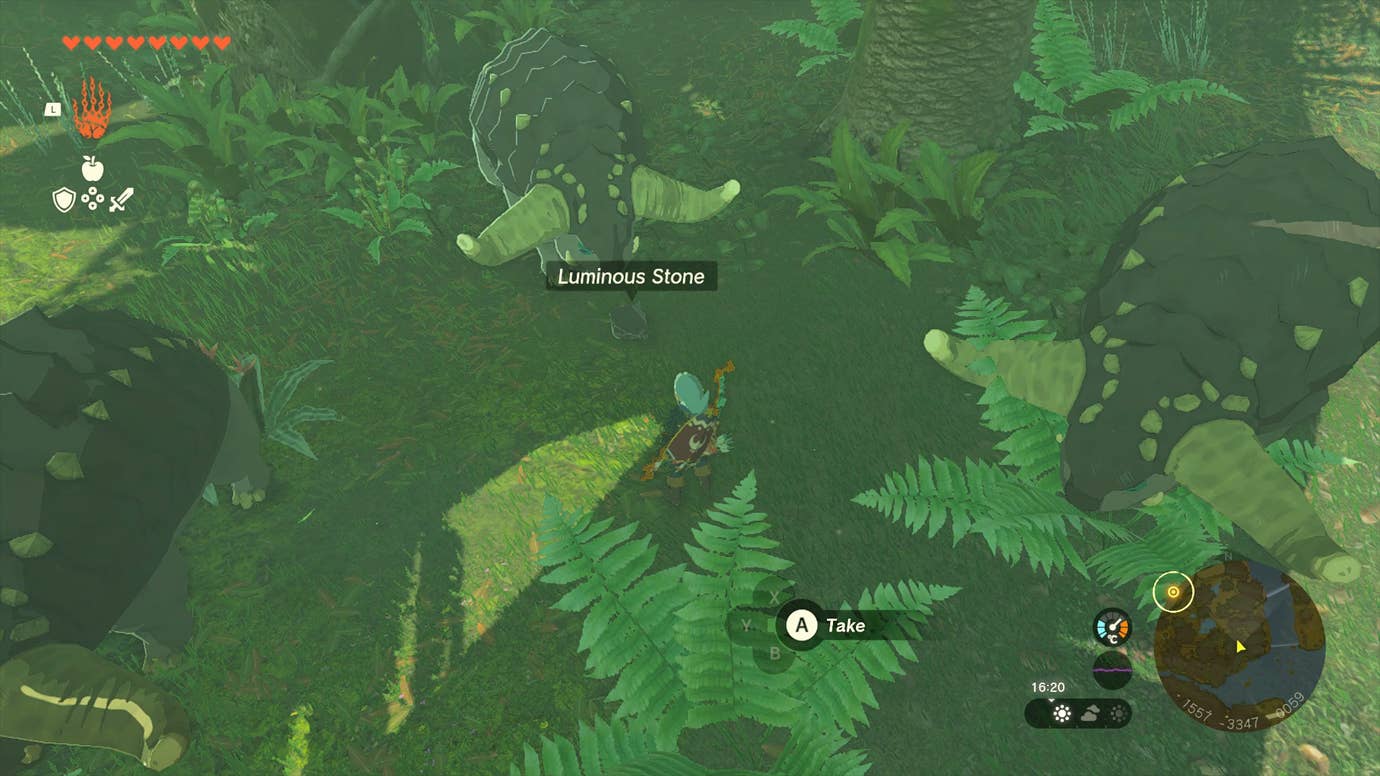The width and height of the screenshot is (1380, 776).
Task: Click the Y button prompt icon
Action: (744, 625)
